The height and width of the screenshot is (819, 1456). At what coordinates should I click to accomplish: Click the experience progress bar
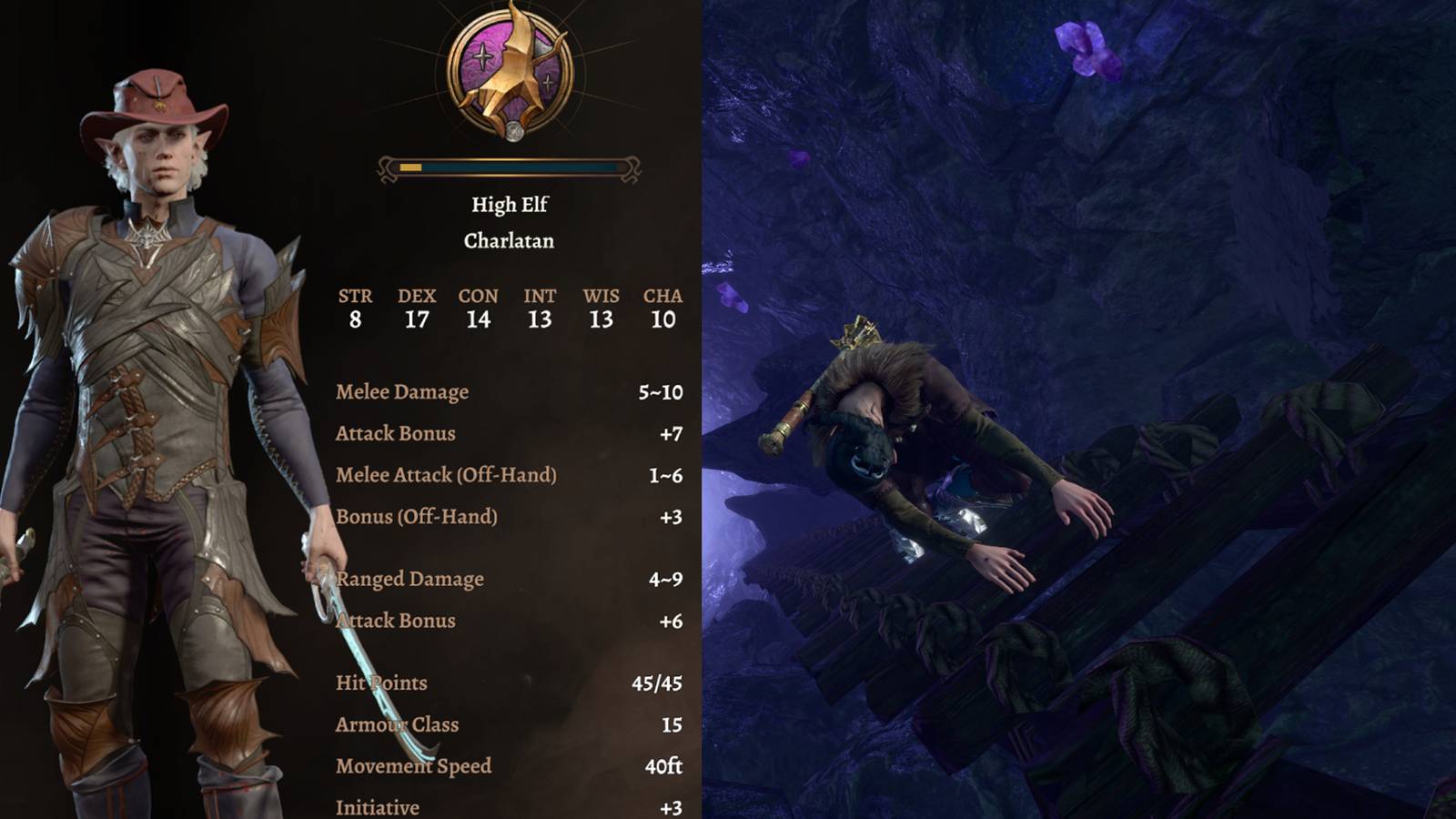(509, 167)
